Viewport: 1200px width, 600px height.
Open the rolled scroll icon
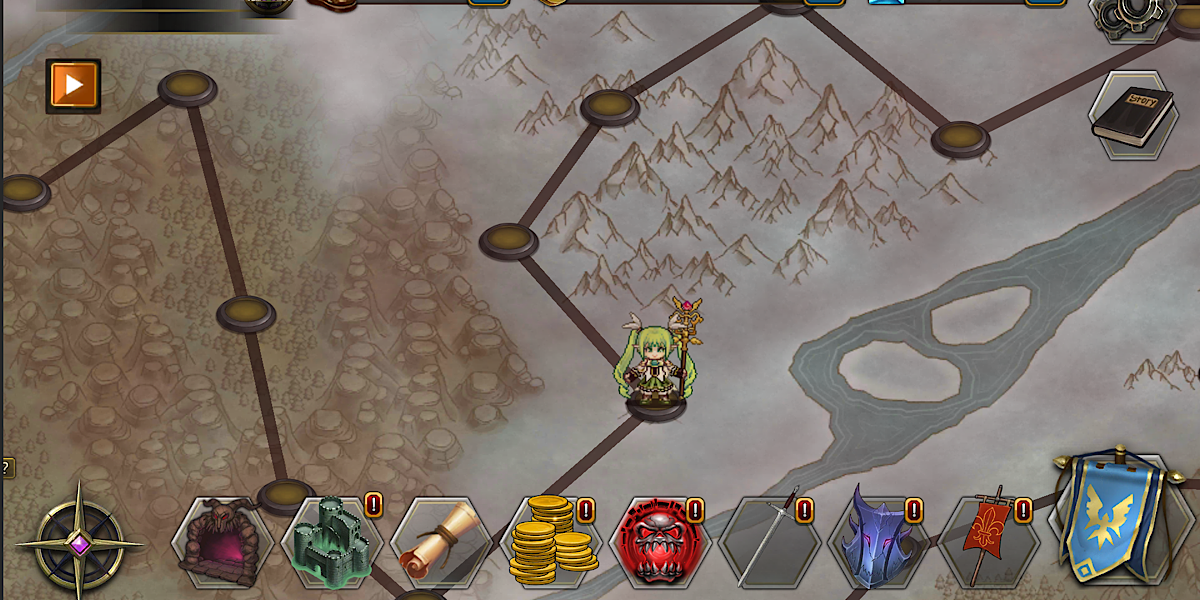click(441, 543)
